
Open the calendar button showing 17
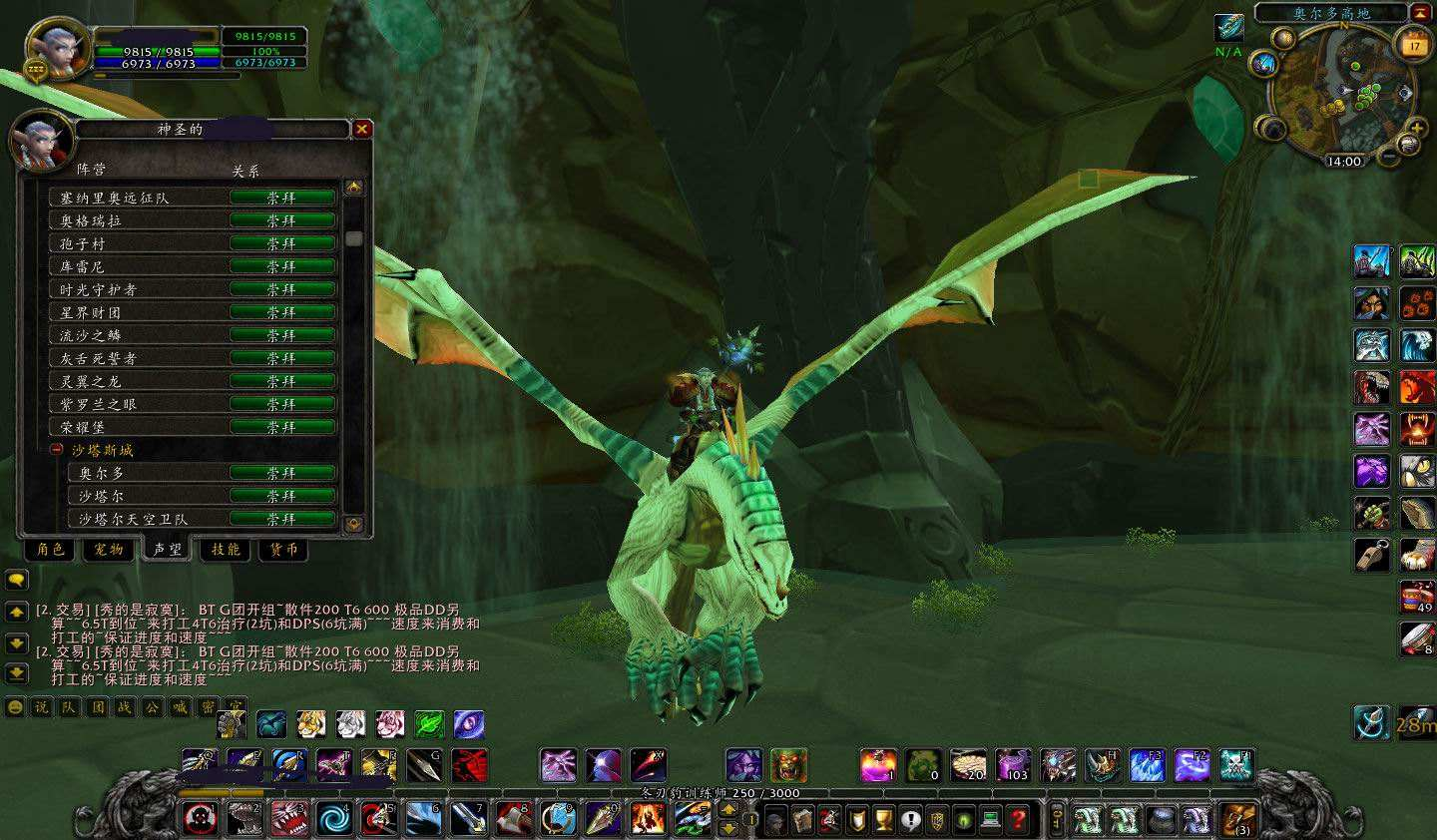[x=1413, y=45]
